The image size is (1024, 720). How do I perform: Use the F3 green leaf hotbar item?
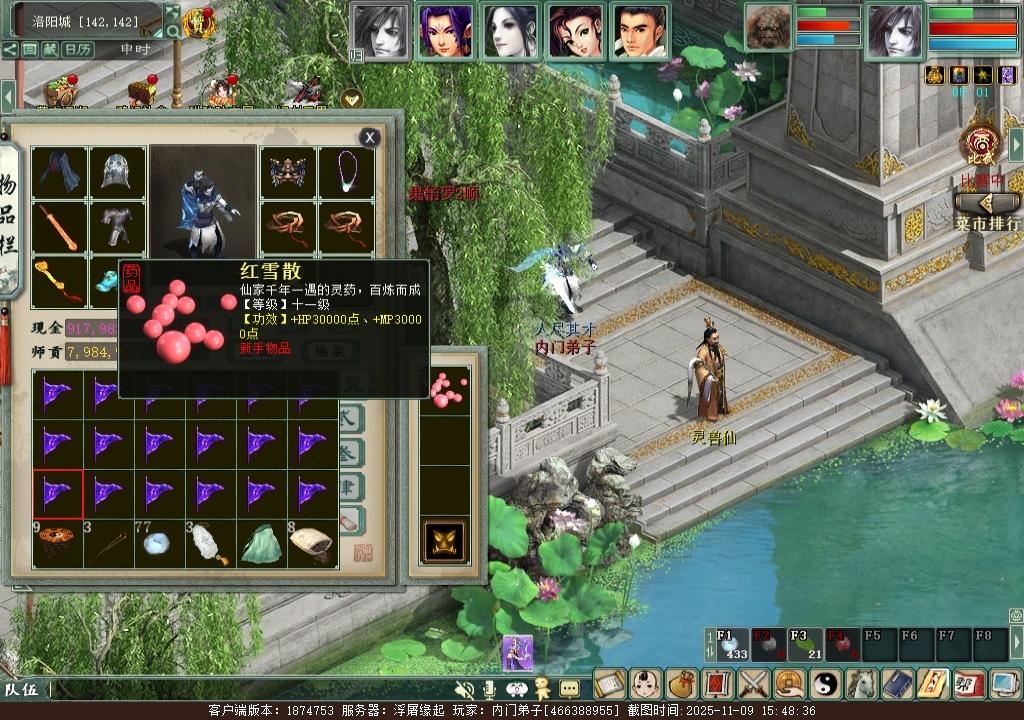click(803, 645)
